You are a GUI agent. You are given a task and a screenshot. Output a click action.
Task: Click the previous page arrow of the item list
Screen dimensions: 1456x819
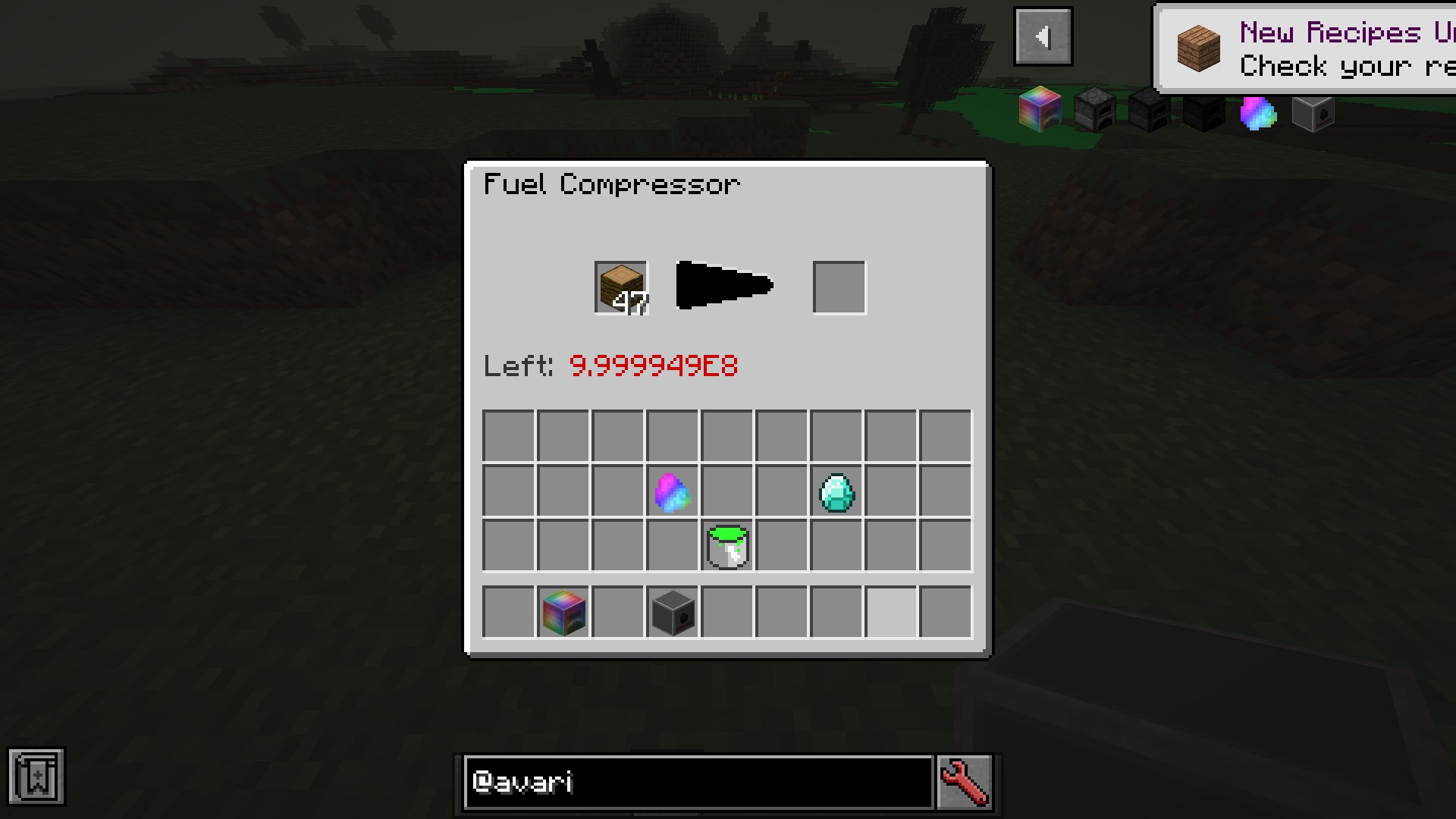click(x=1043, y=36)
